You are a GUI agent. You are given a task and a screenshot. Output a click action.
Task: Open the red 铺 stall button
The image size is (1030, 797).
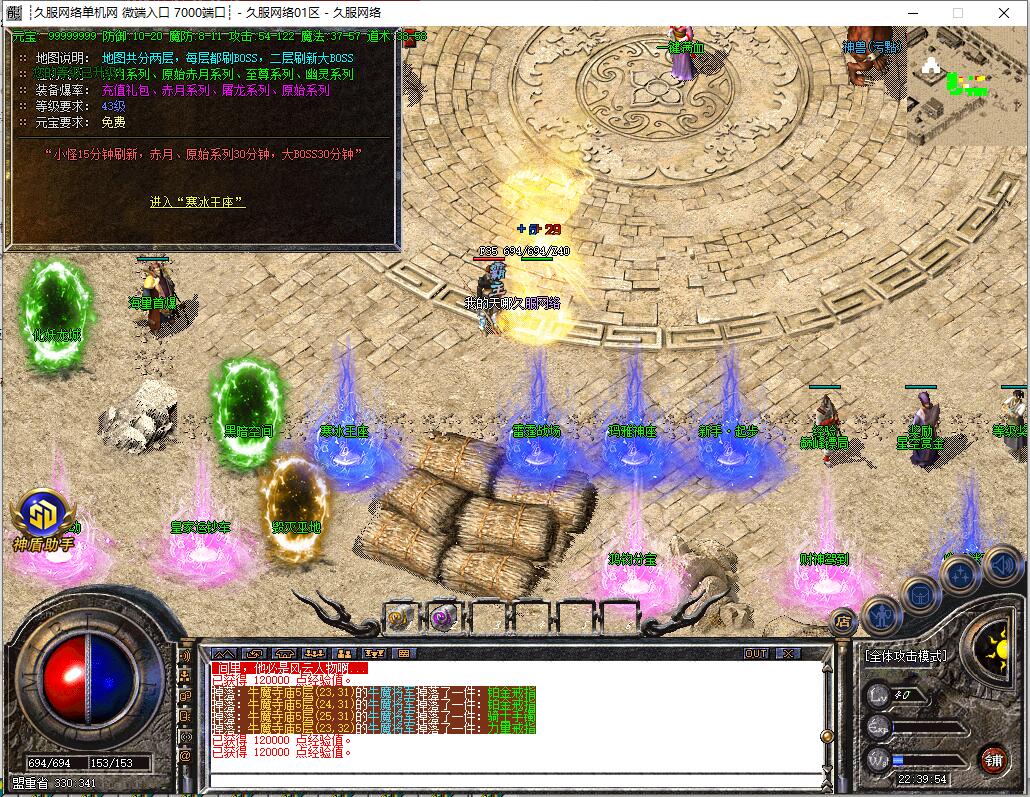[x=993, y=758]
